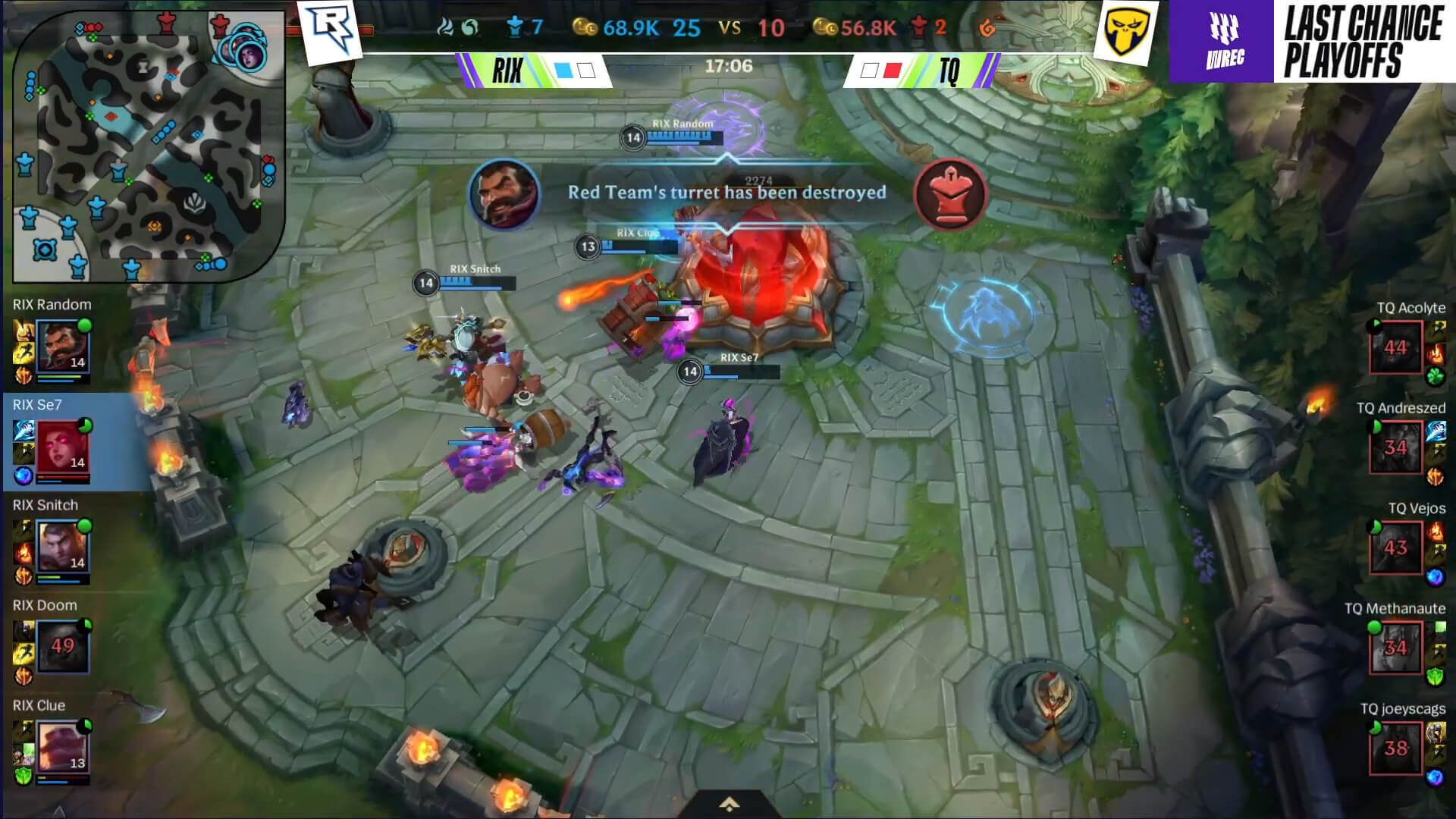
Task: Expand the bottom center arrow panel
Action: pos(728,804)
